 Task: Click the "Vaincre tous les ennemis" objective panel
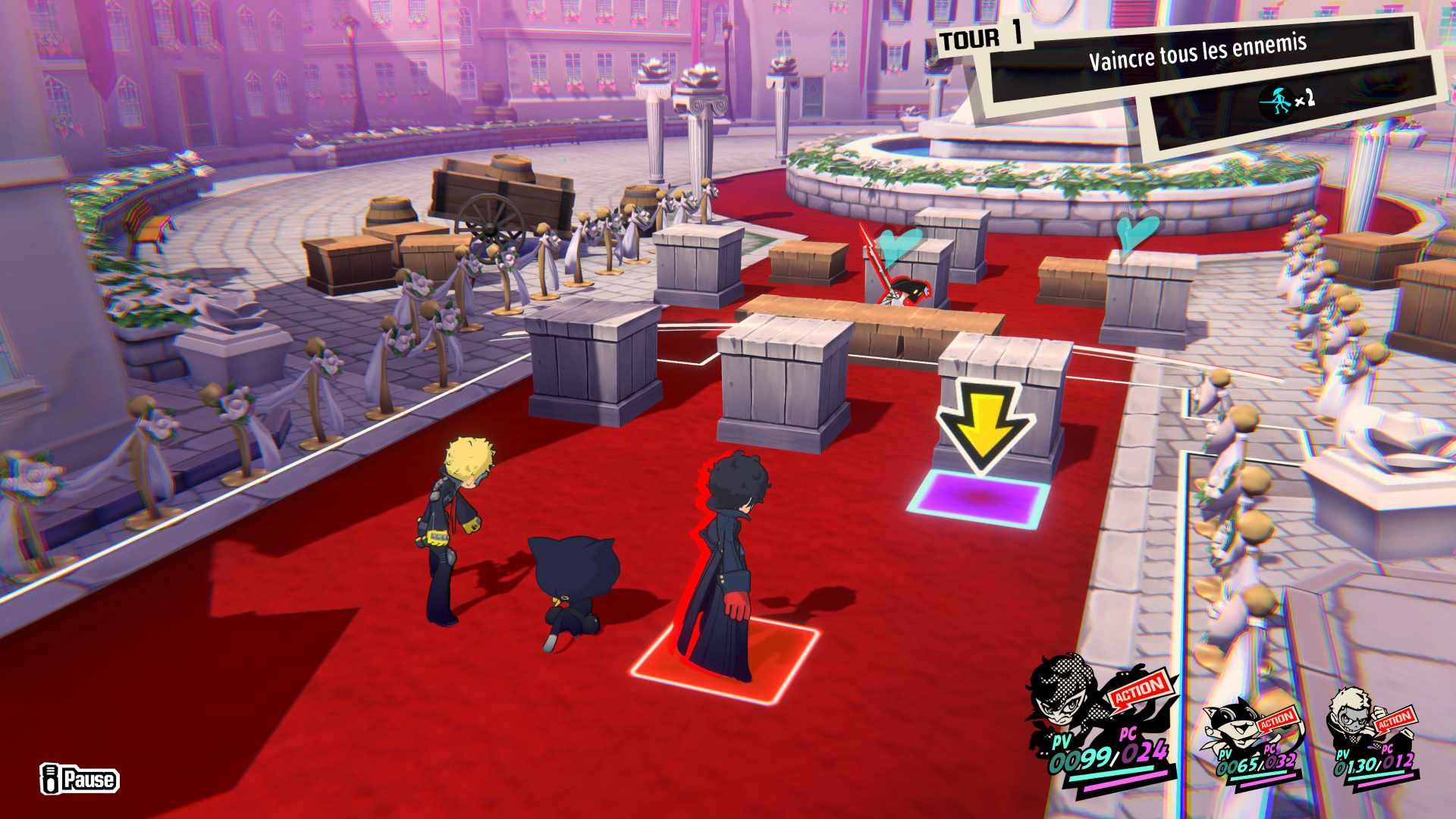1197,57
